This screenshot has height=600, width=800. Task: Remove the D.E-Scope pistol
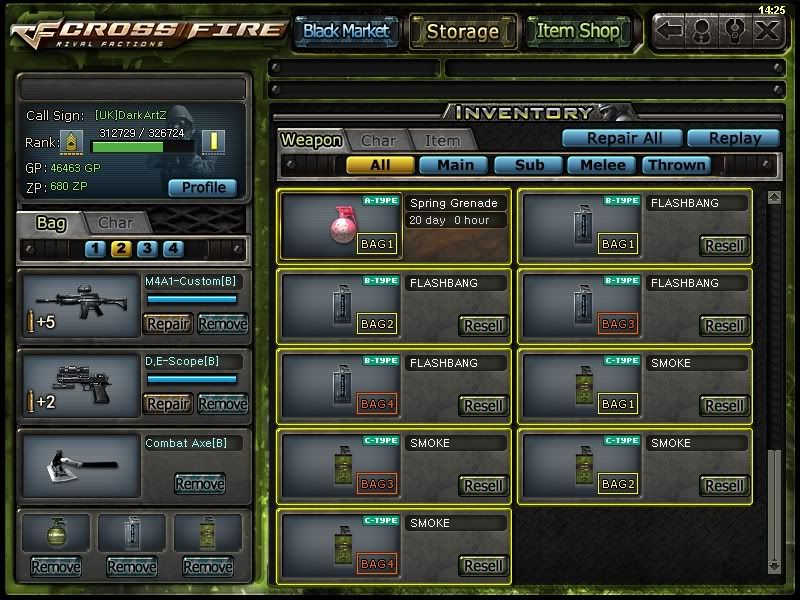click(222, 404)
